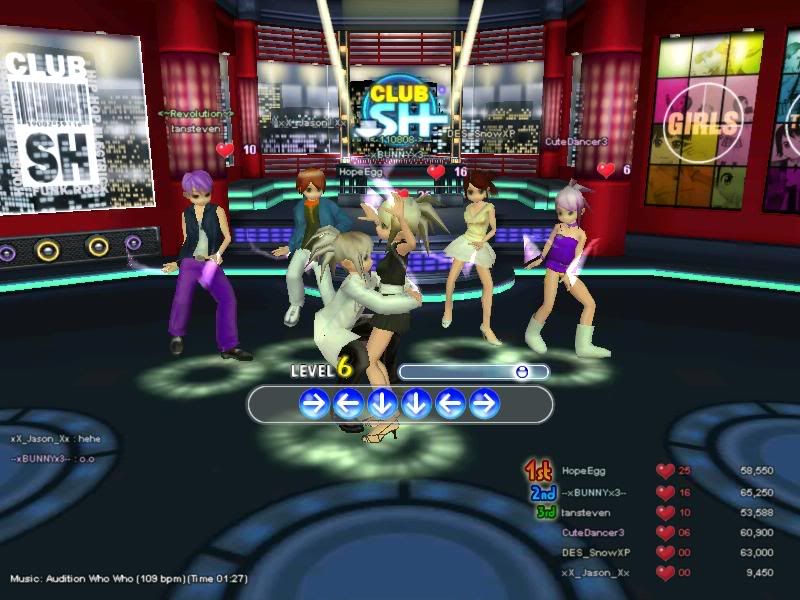Choose --xBUNNYx3-- in the scoreboard
The image size is (800, 600).
tap(594, 492)
